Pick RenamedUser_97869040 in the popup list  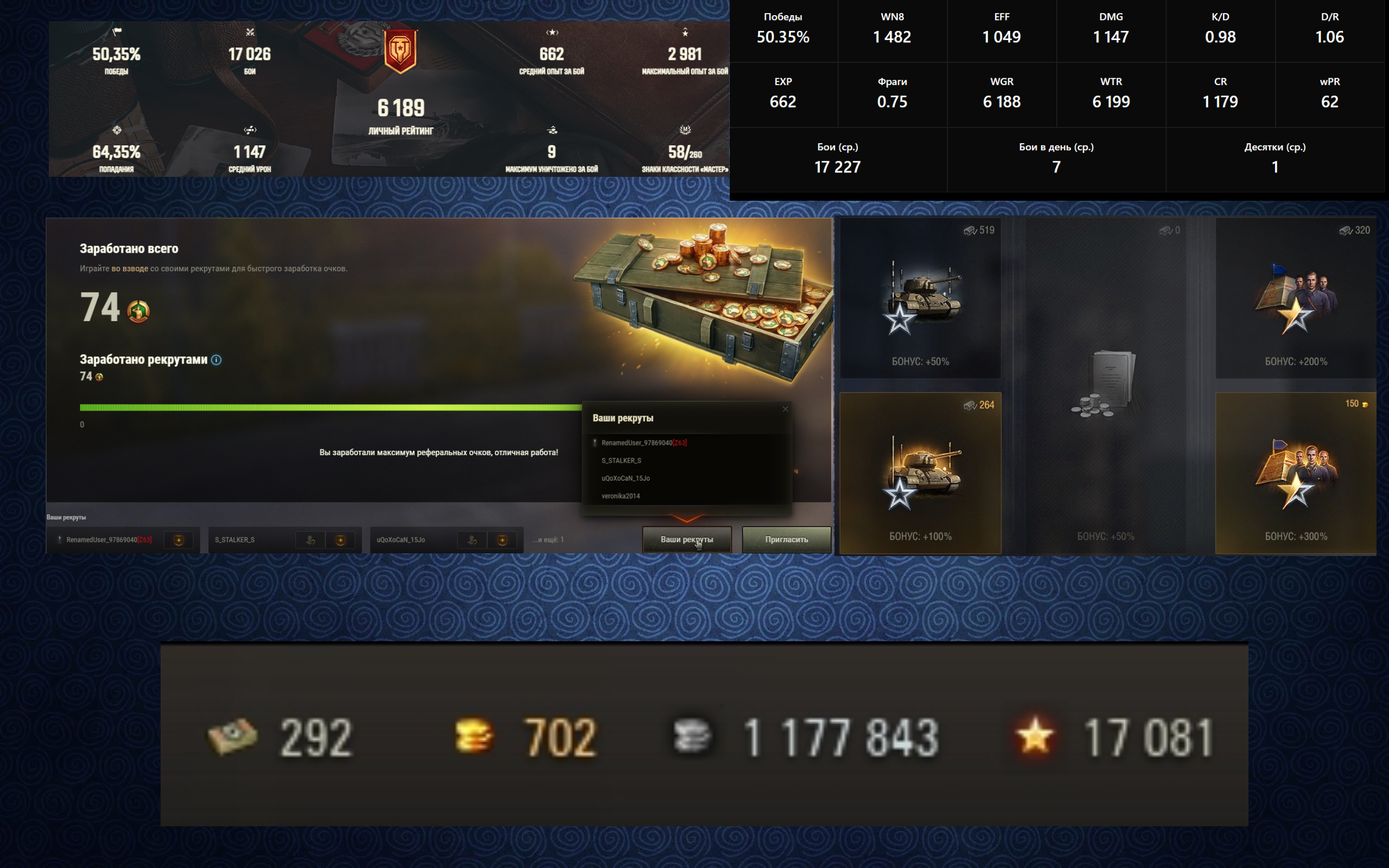point(636,443)
